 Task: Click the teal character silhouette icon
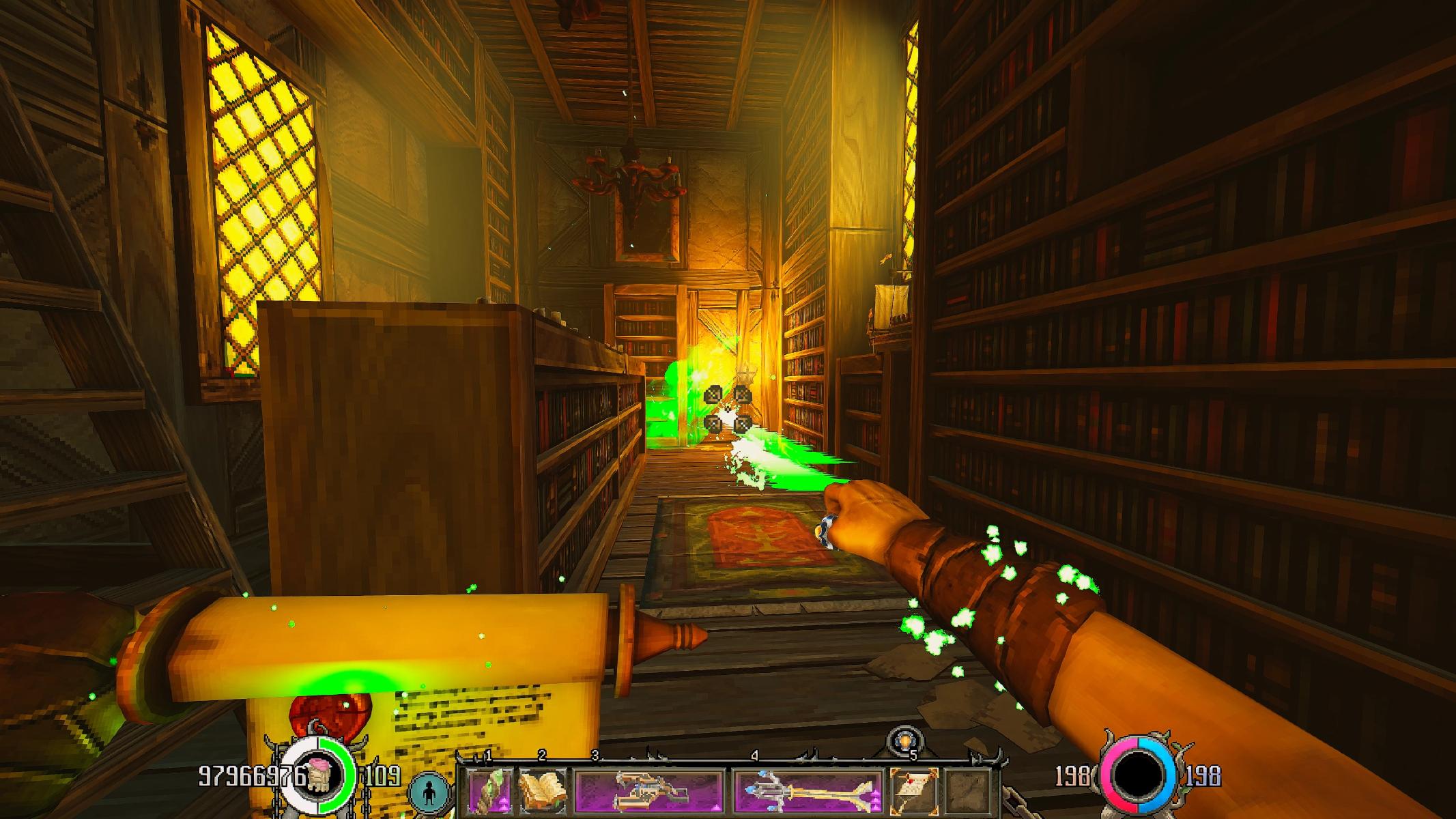click(x=429, y=794)
